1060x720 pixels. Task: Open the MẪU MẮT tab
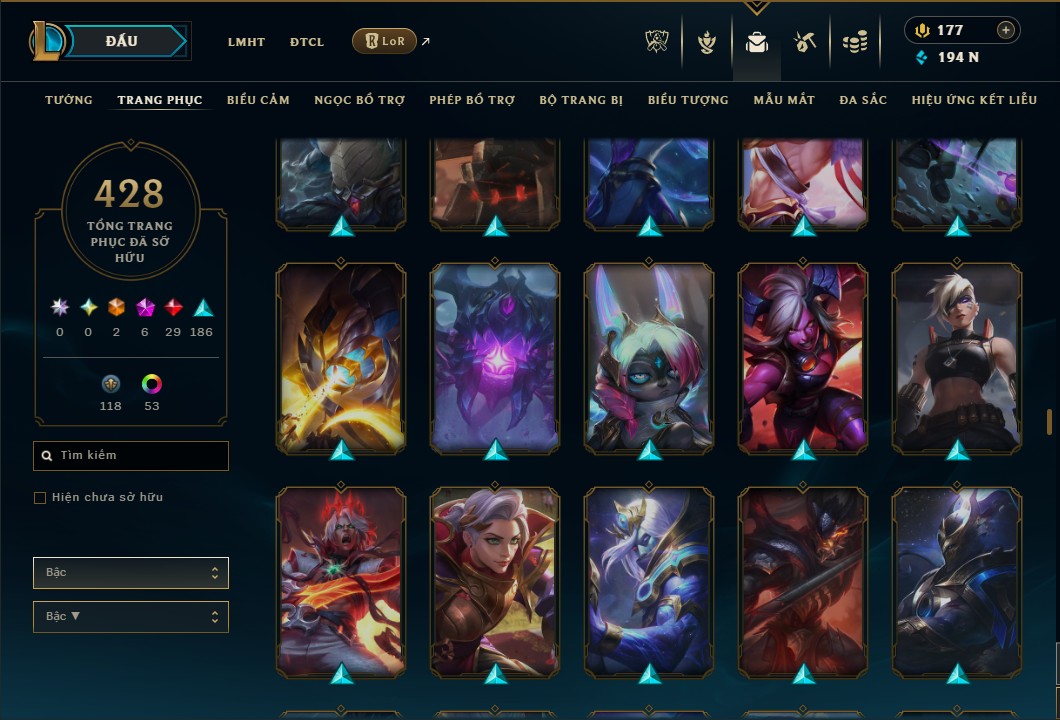[x=784, y=100]
